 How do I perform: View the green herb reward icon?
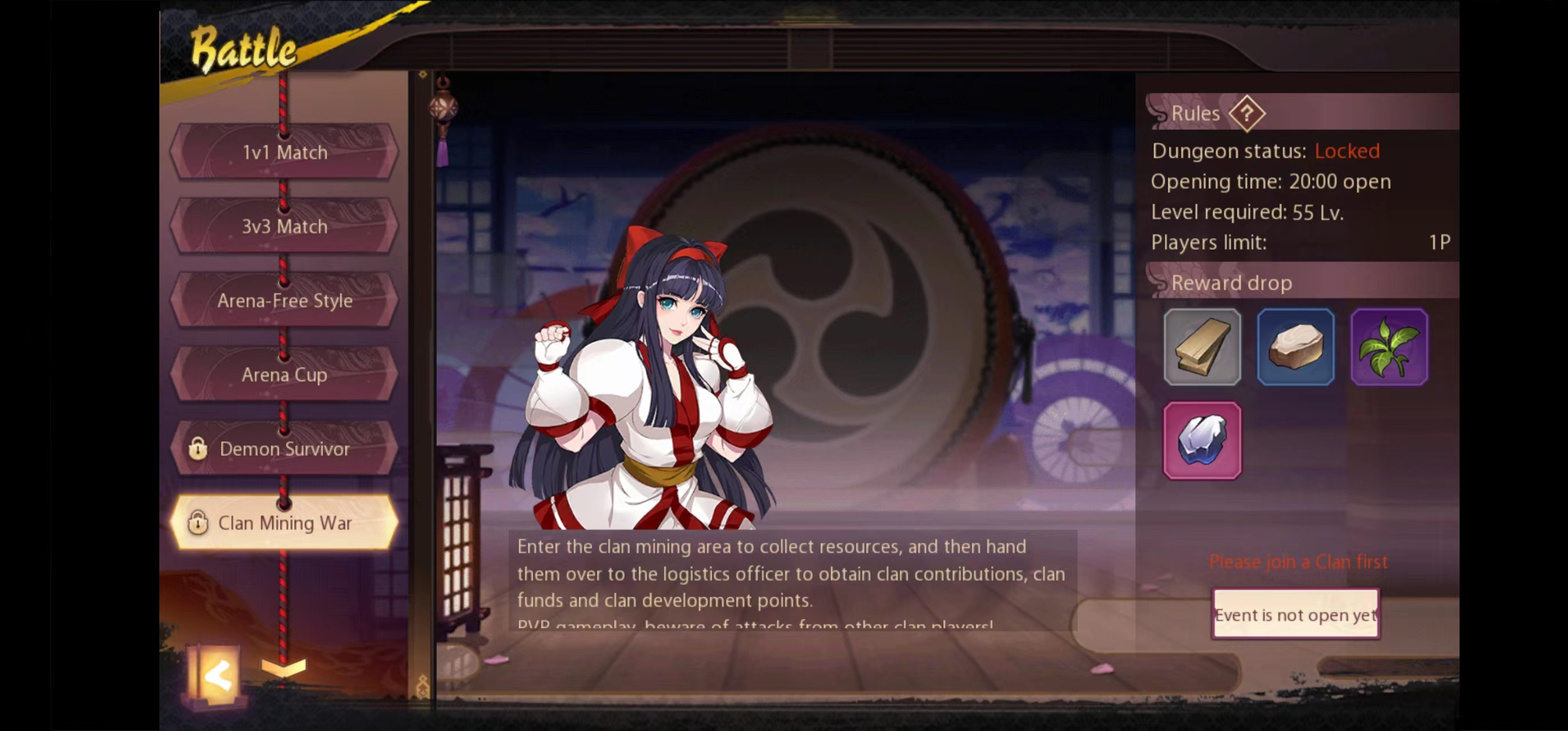click(1388, 347)
